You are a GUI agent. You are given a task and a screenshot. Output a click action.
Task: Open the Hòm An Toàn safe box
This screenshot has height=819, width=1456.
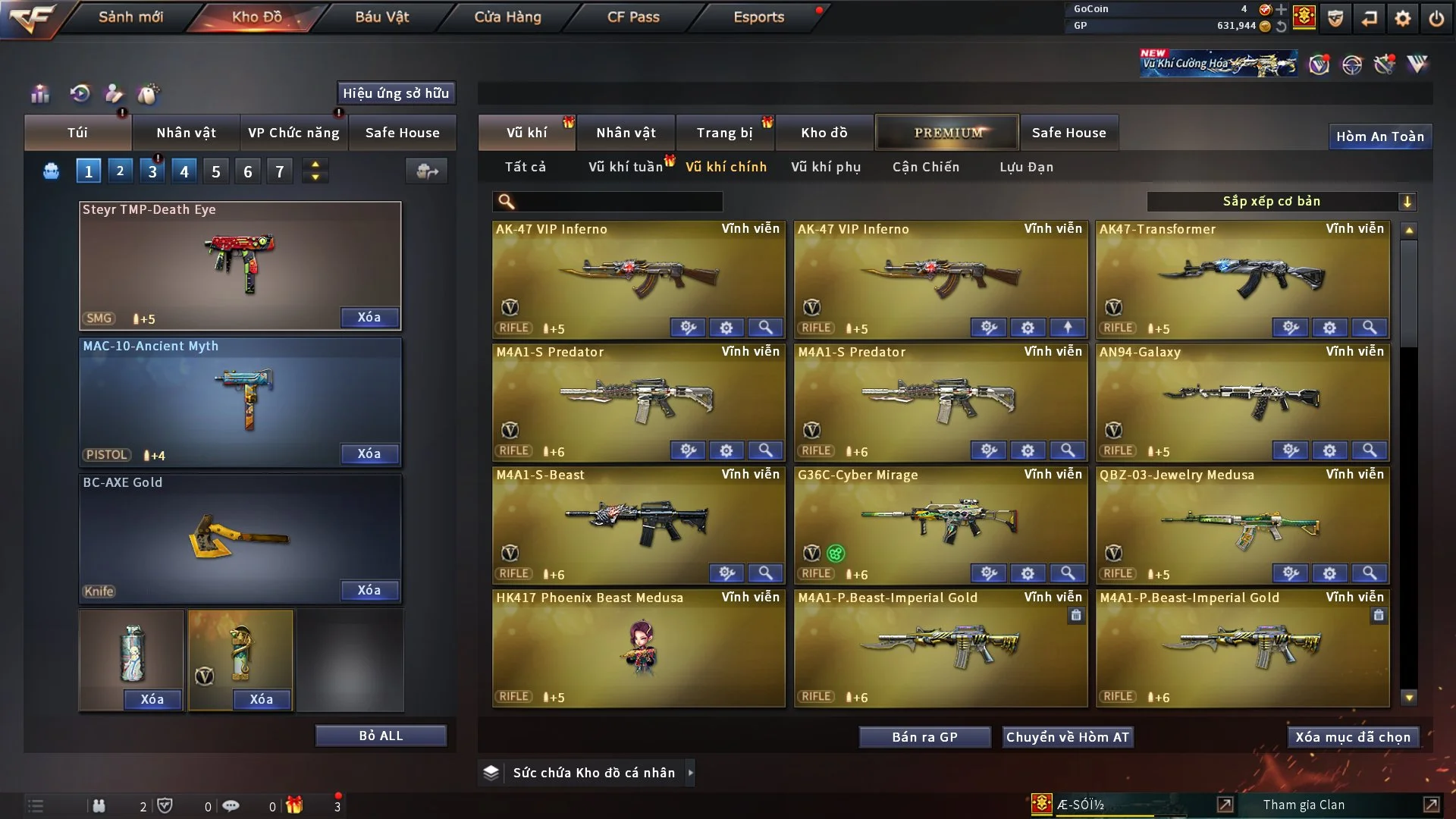(1379, 136)
